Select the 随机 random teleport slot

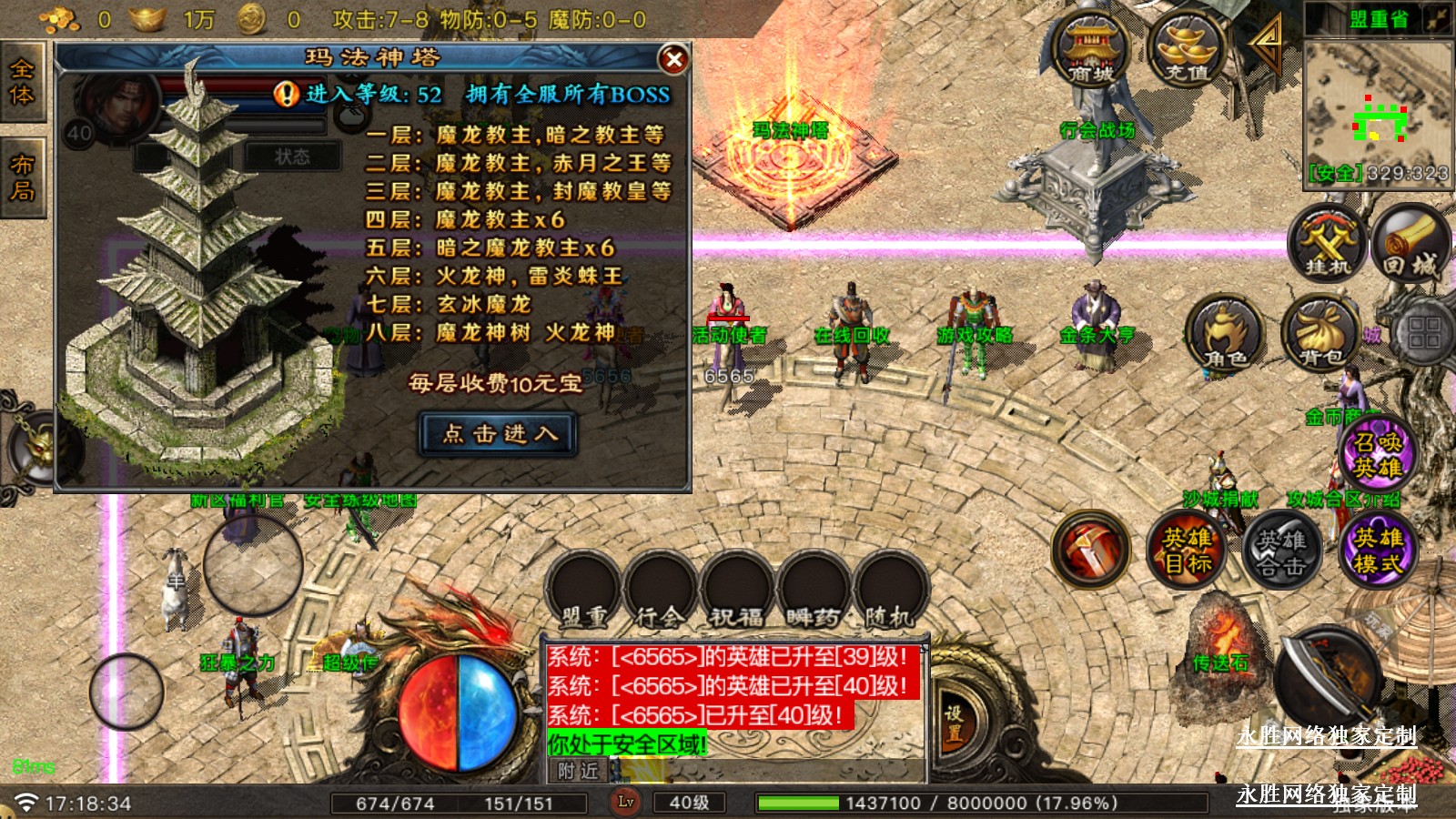[891, 590]
